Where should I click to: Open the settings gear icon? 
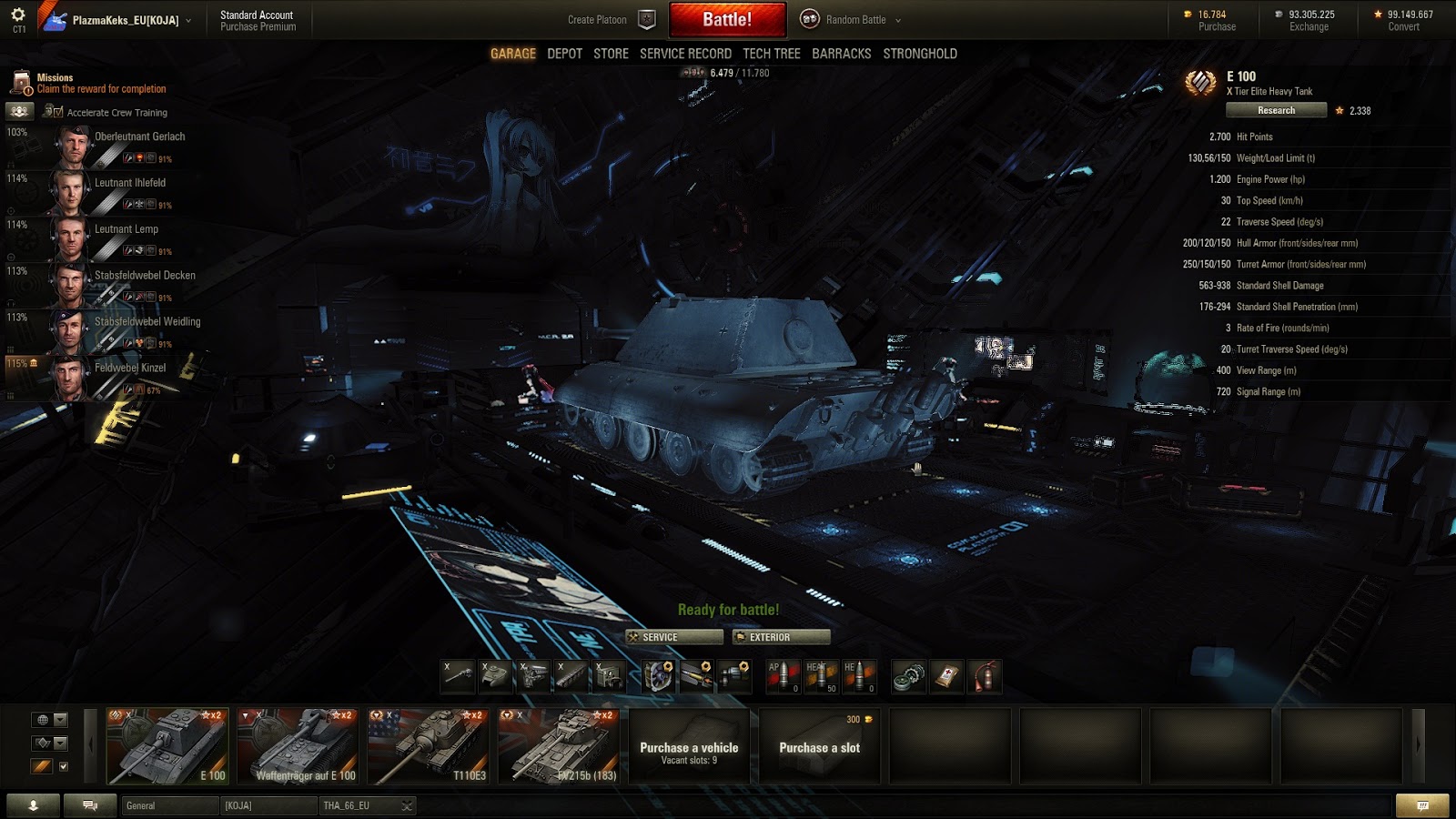pyautogui.click(x=18, y=15)
